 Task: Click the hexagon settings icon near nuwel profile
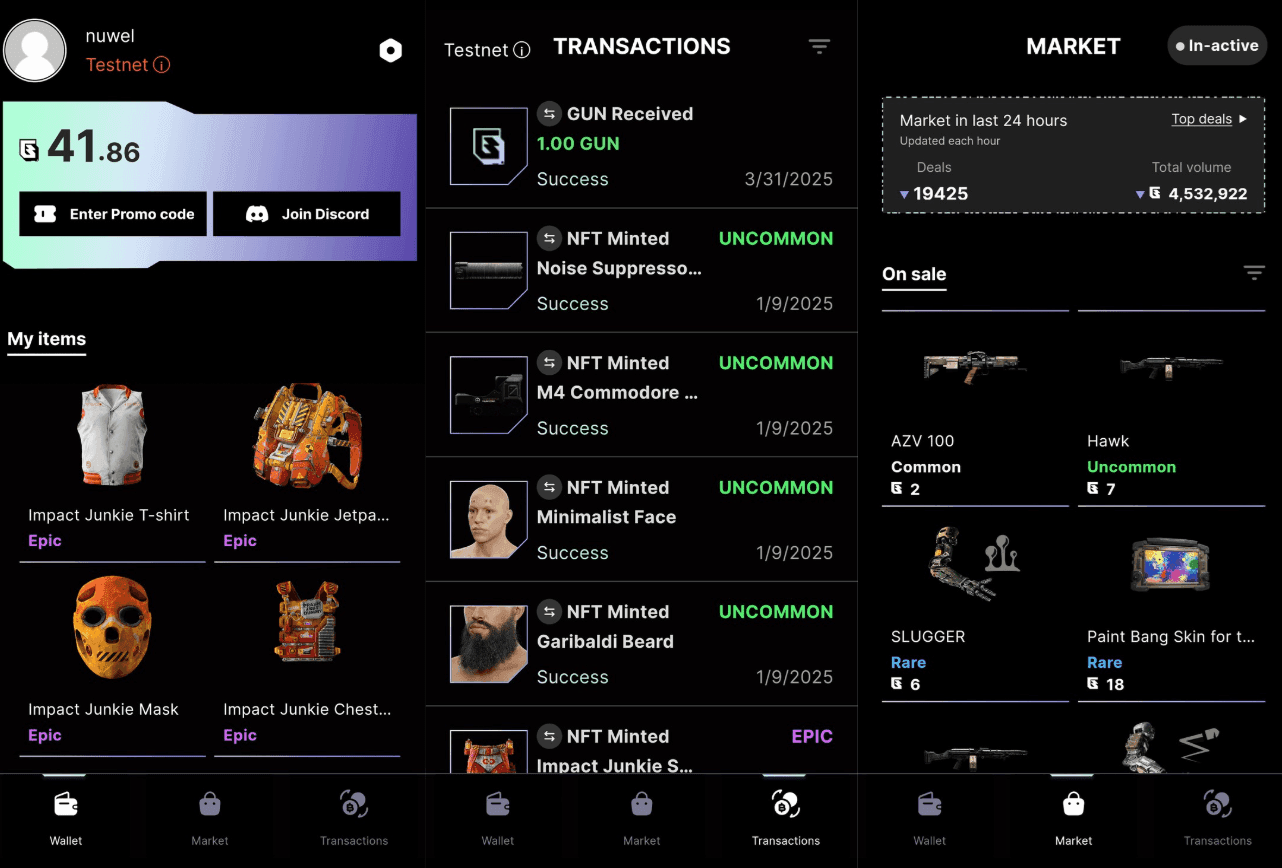390,49
